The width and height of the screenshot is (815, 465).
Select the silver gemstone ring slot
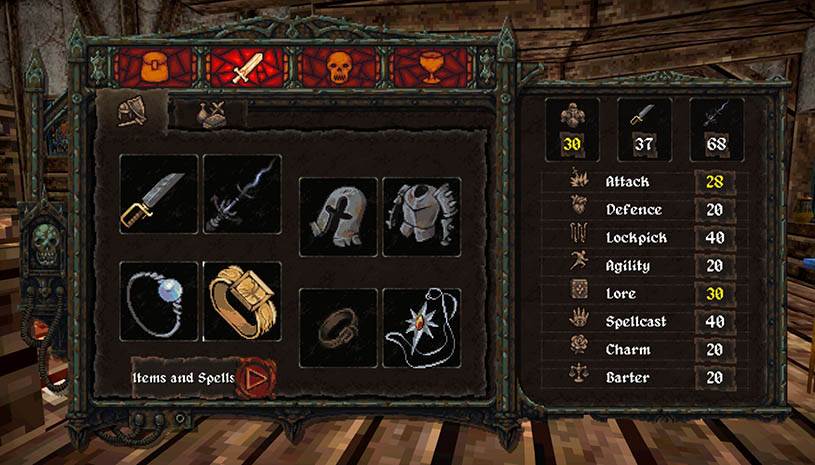(x=159, y=301)
